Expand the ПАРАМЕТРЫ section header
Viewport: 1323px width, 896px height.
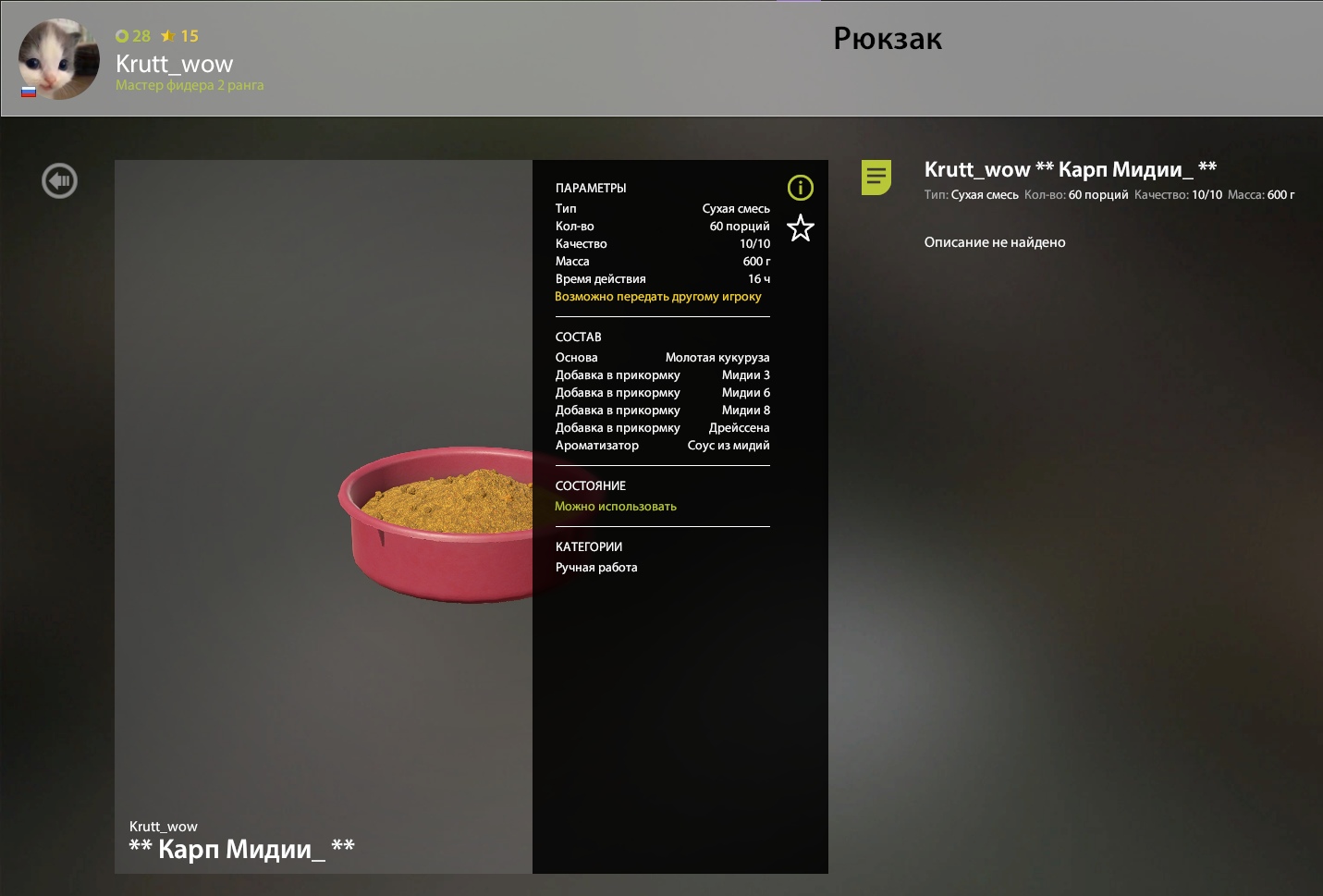click(x=590, y=188)
